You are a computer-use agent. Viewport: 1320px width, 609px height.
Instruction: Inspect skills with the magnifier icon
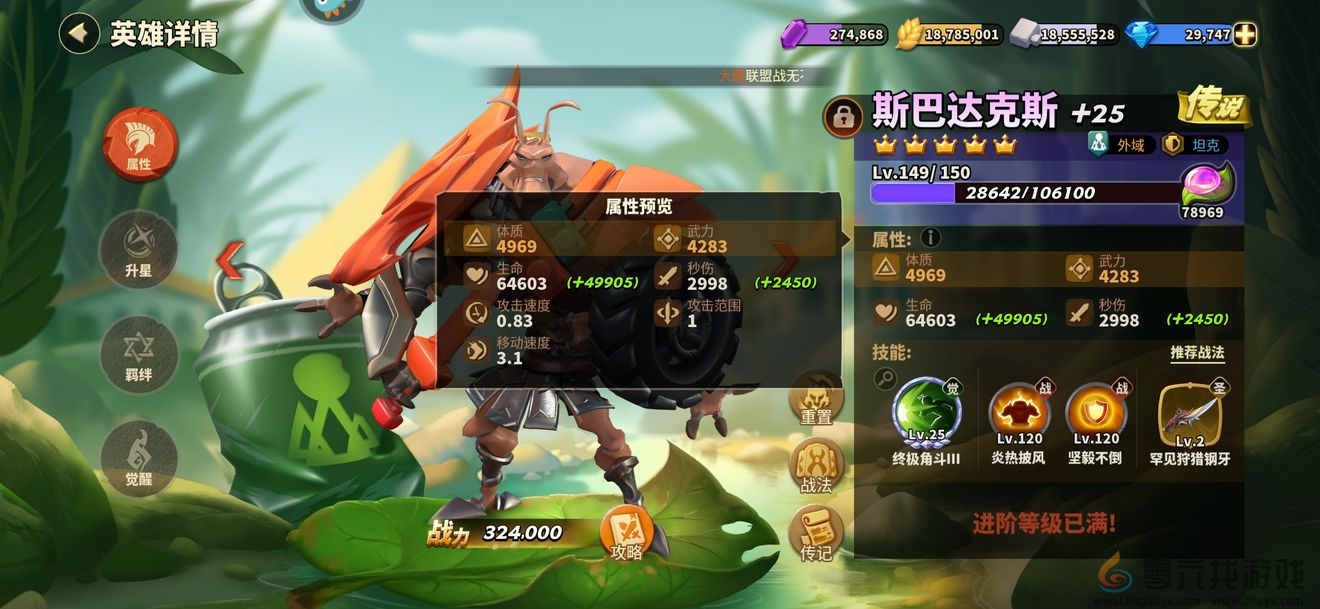tap(885, 378)
